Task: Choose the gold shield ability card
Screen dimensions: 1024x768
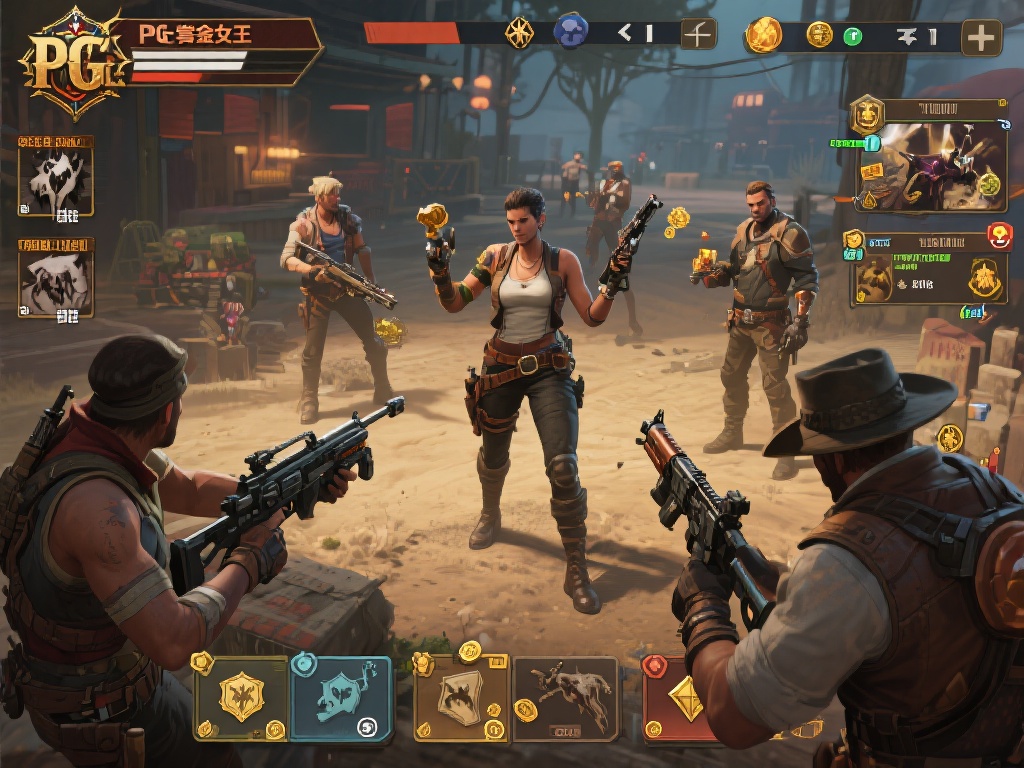Action: point(241,697)
